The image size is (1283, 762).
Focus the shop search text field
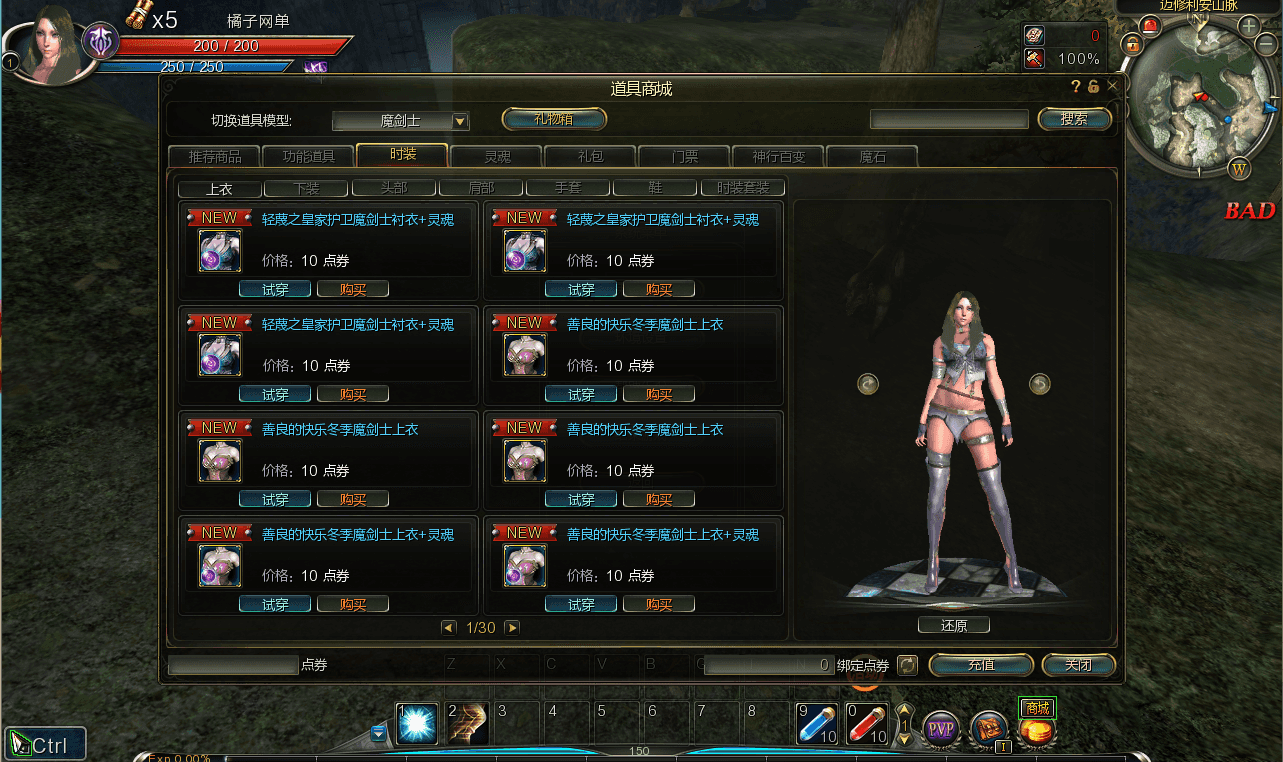click(949, 120)
